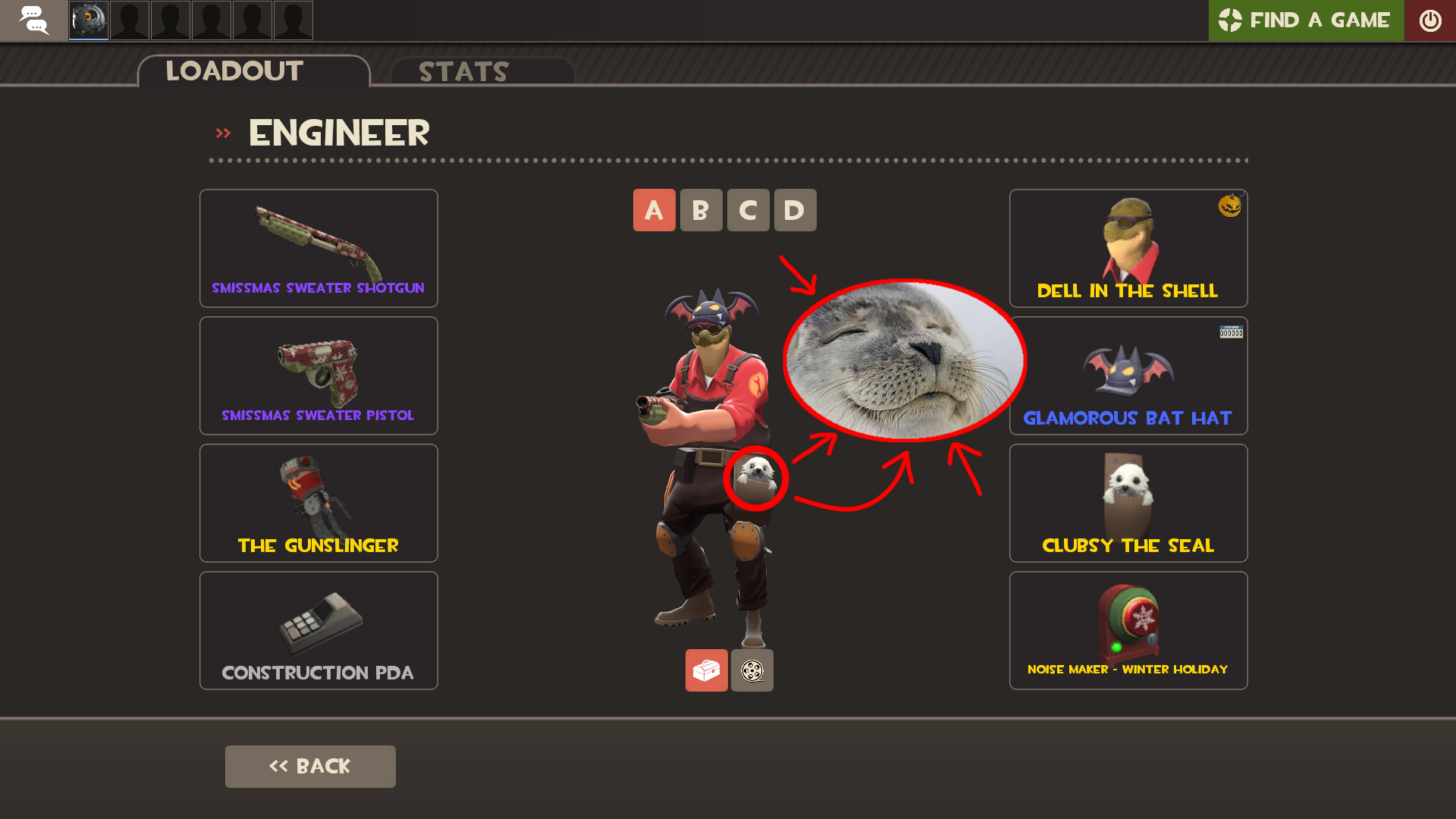Open The Gunslinger melee slot
Screen dimensions: 1456x819
pyautogui.click(x=318, y=503)
